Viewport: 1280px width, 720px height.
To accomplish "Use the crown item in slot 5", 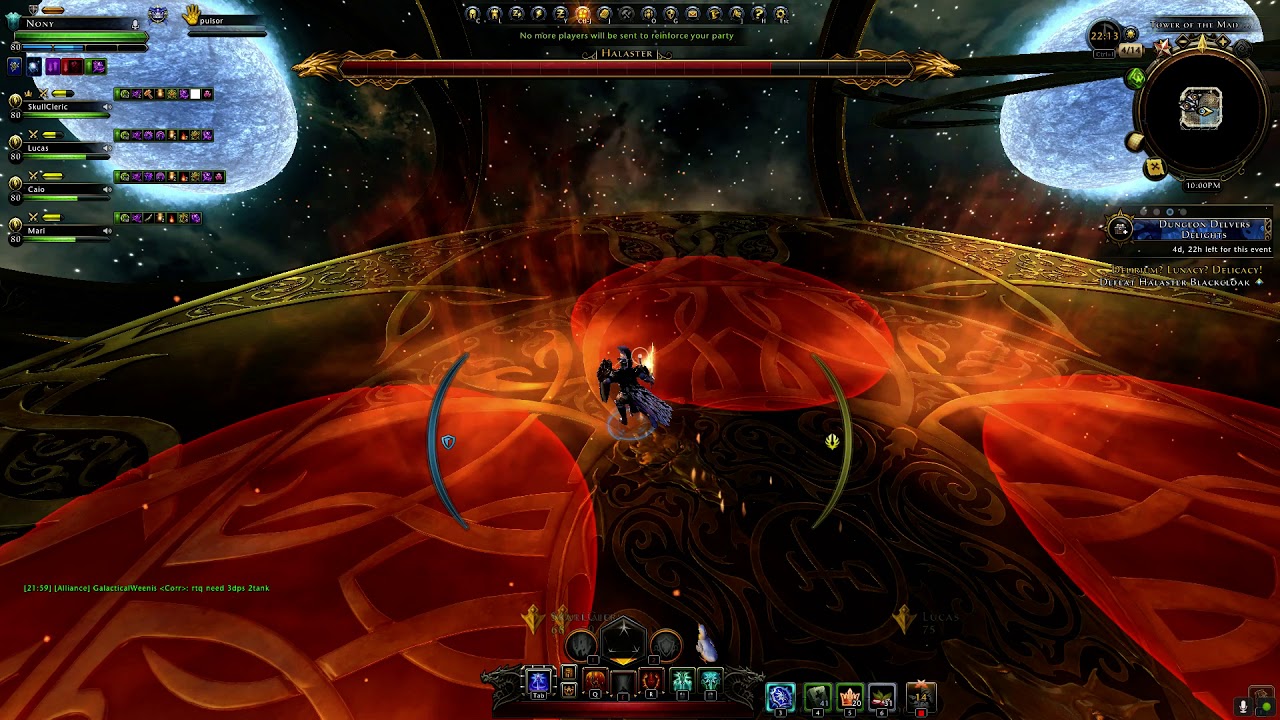I will (850, 696).
